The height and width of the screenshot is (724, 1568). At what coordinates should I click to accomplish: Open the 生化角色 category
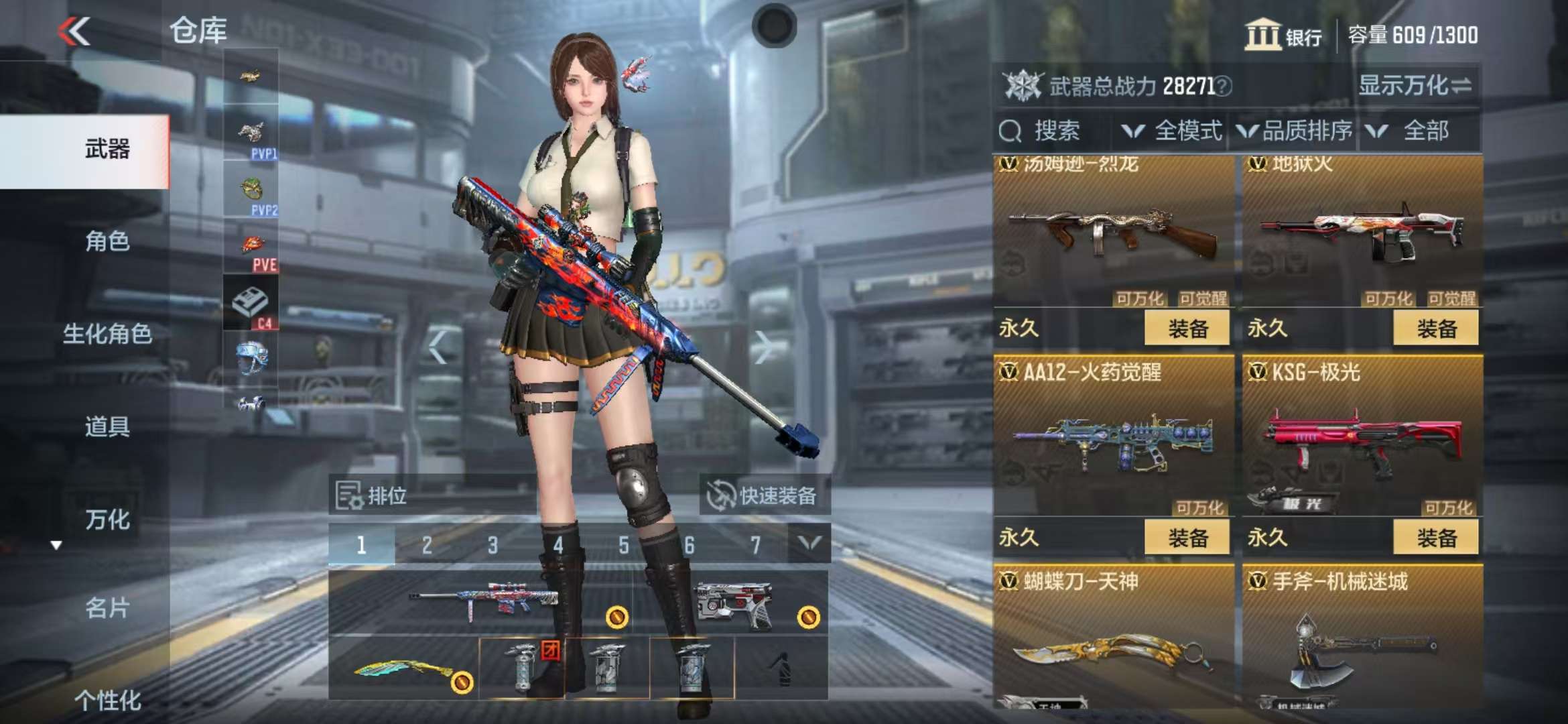[x=107, y=333]
